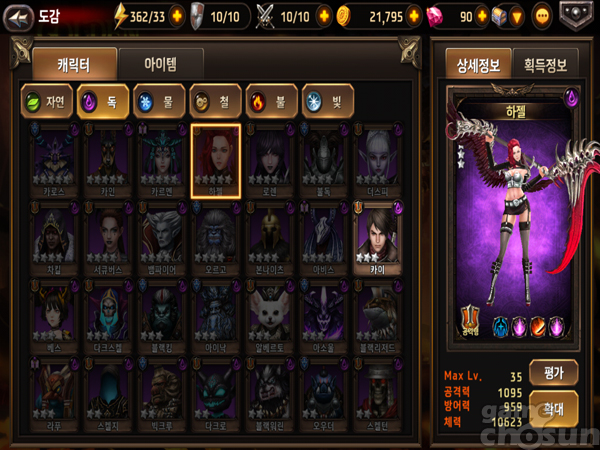This screenshot has height=450, width=600.
Task: Show 빛 element characters
Action: pos(327,102)
